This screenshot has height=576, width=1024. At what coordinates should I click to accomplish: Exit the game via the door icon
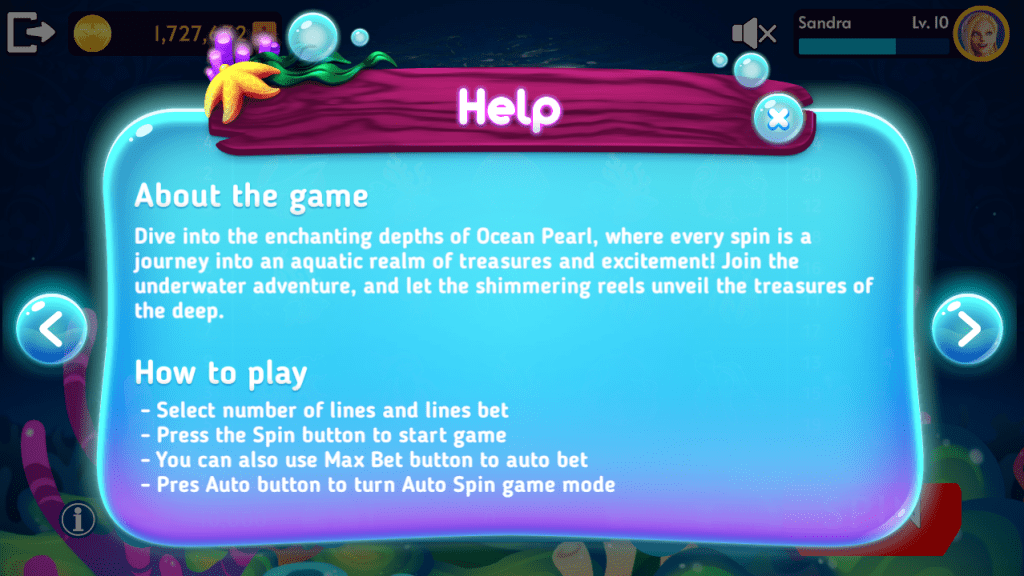[30, 33]
